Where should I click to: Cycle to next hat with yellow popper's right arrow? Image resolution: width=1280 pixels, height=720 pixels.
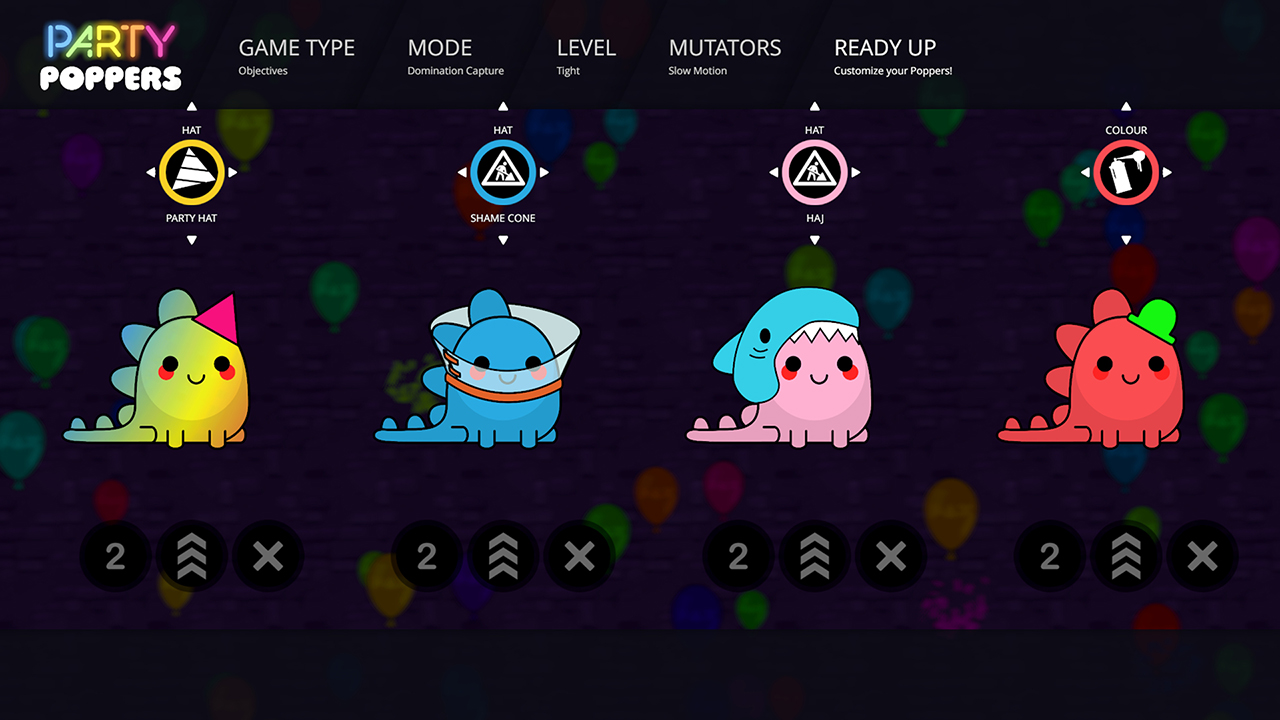pos(232,171)
